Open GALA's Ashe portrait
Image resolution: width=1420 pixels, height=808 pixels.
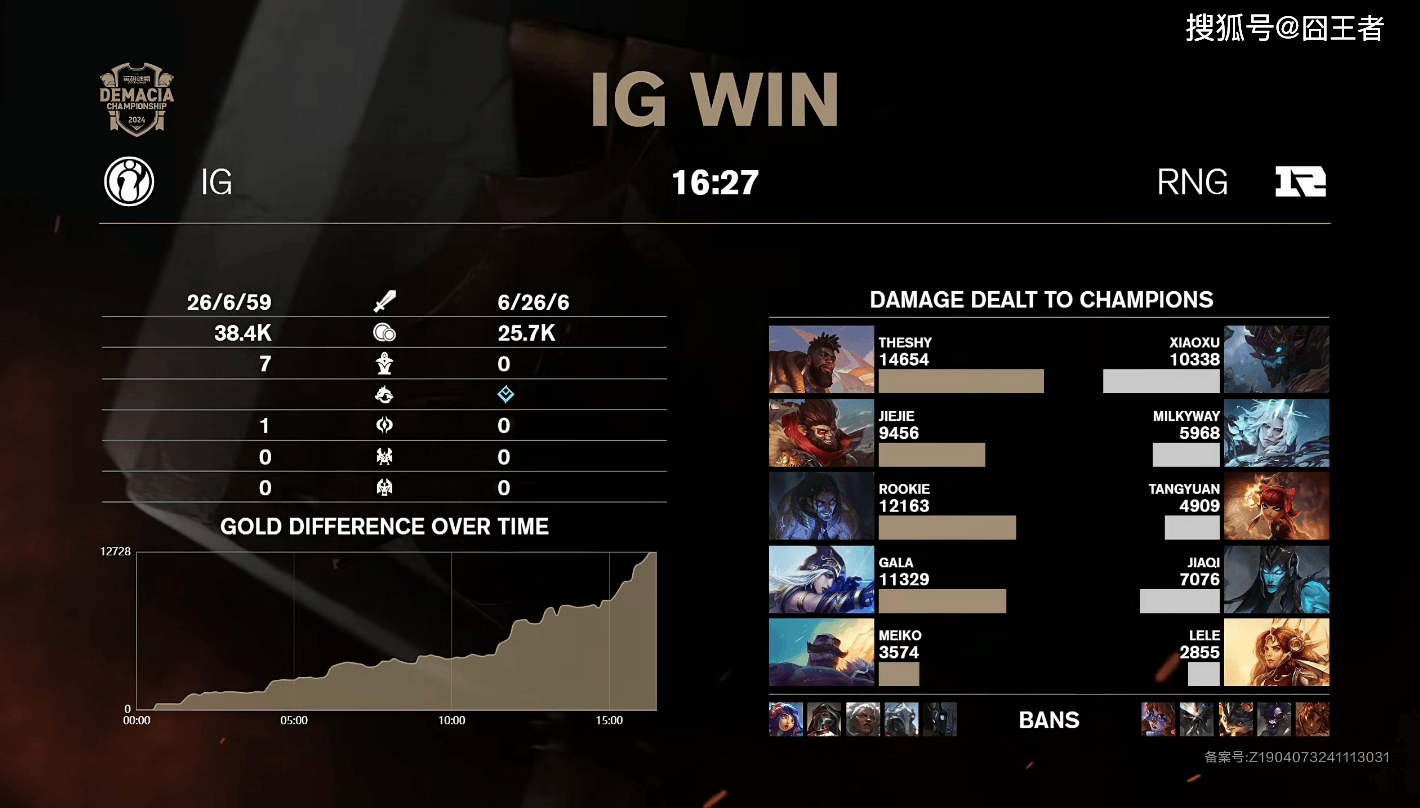(x=821, y=579)
